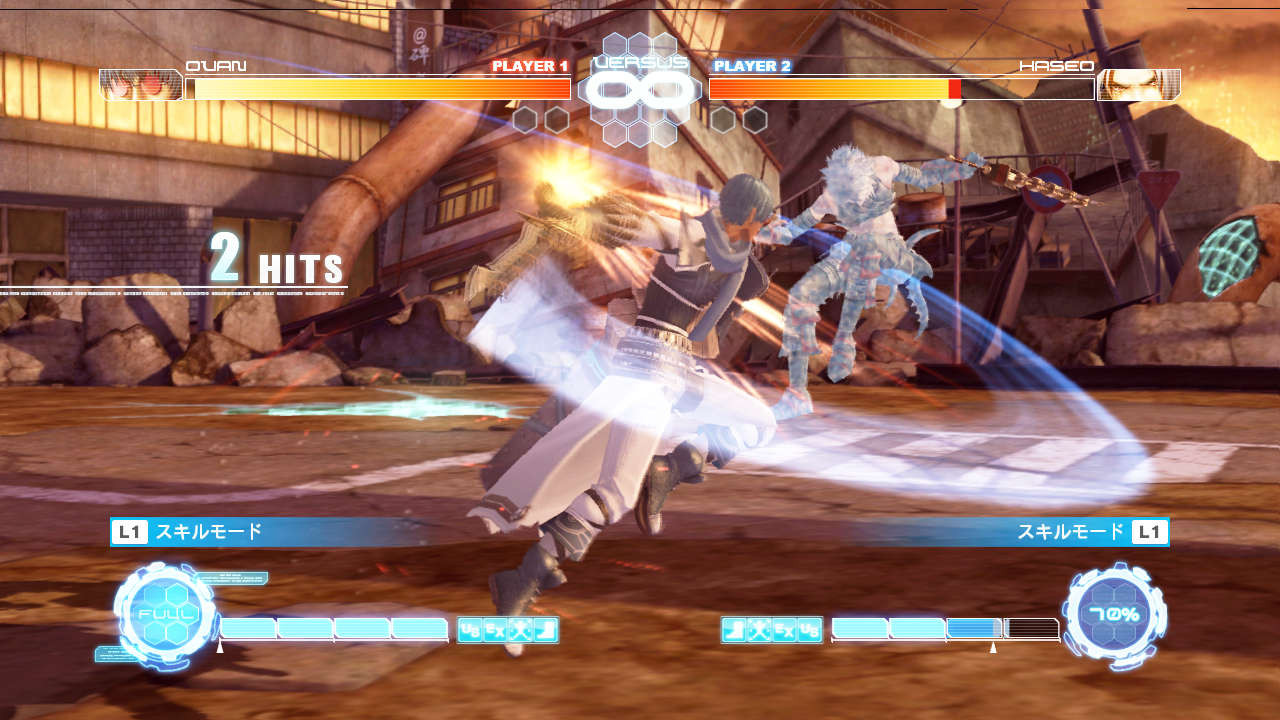This screenshot has width=1280, height=720.
Task: Select Haseo's US skill icon
Action: coord(810,630)
